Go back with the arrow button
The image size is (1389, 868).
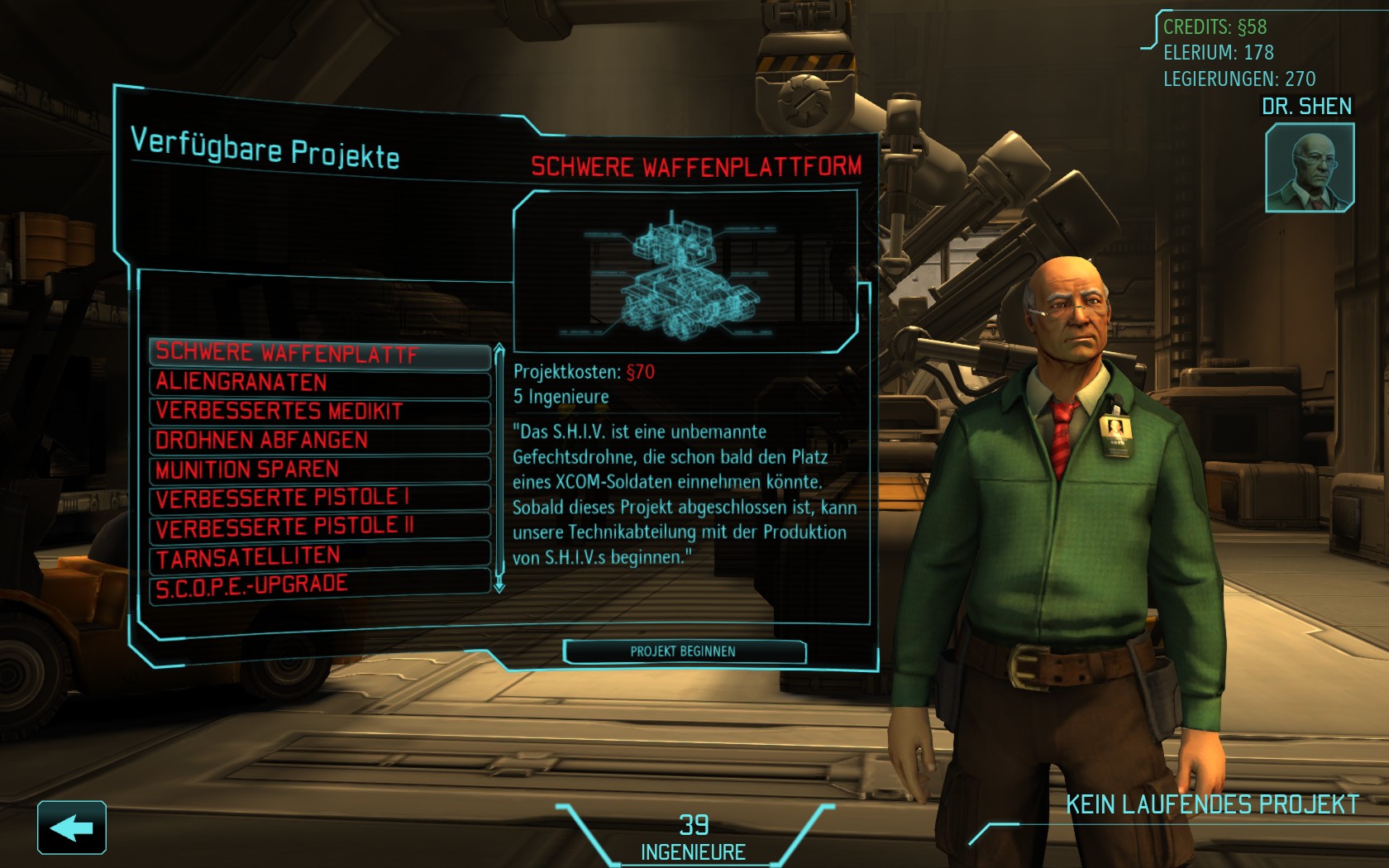pos(72,827)
